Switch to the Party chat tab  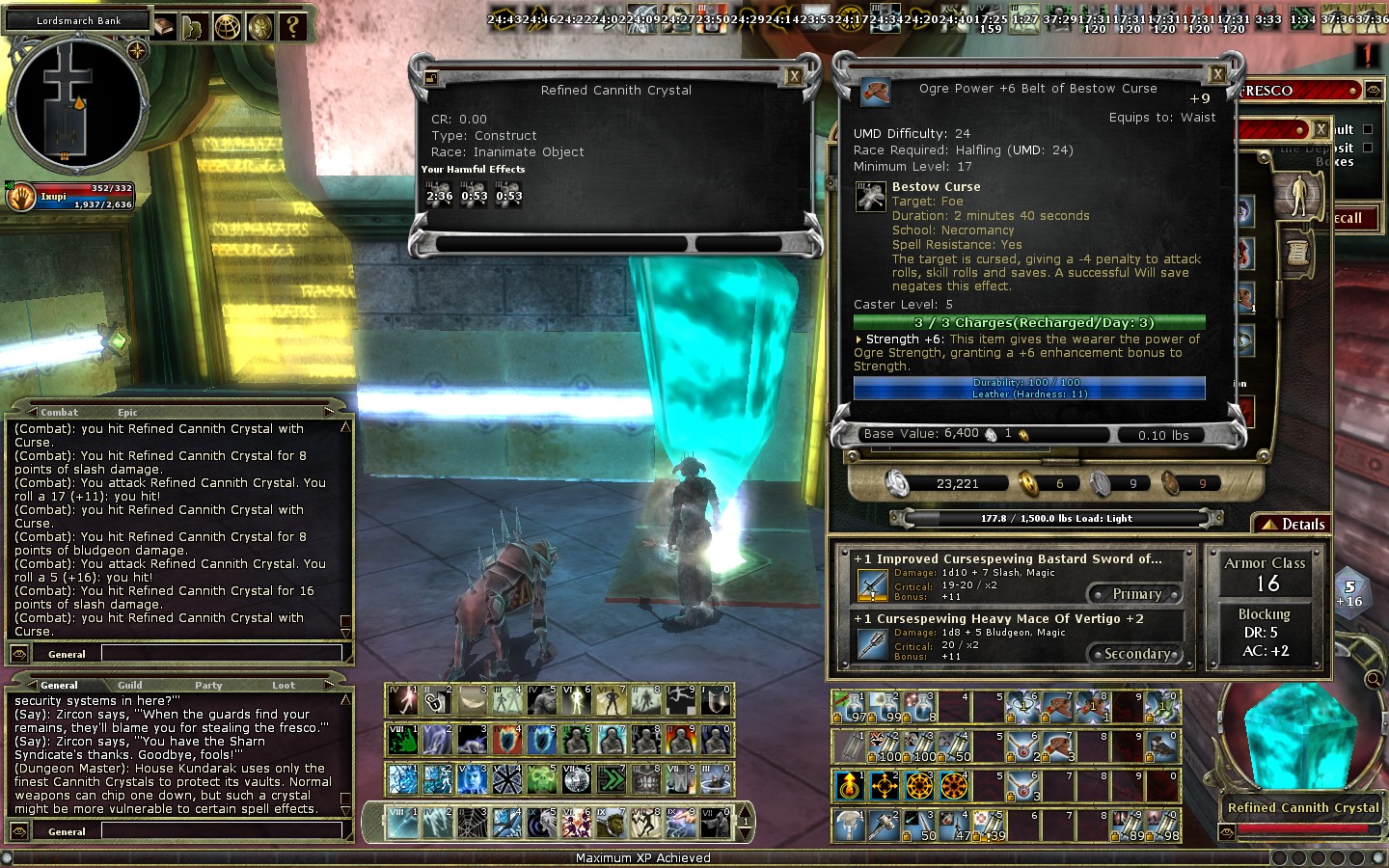click(x=208, y=685)
